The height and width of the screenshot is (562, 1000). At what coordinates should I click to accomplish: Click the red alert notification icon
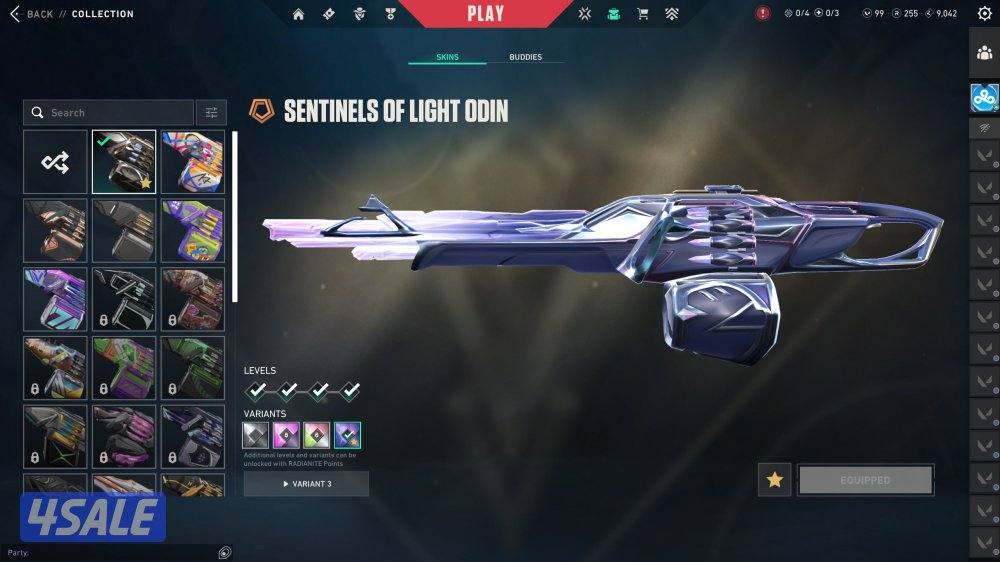[763, 14]
